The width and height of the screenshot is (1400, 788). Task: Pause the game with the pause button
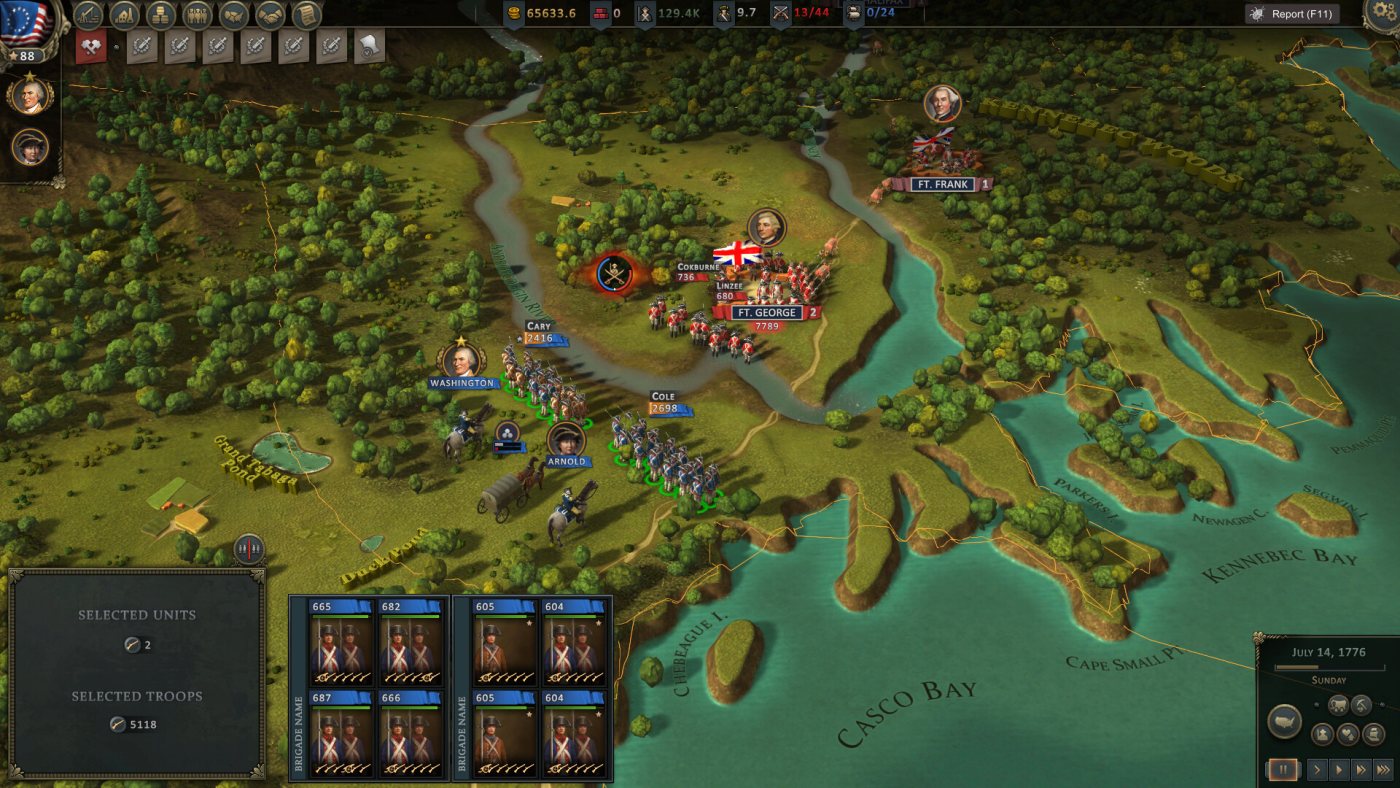[x=1282, y=770]
